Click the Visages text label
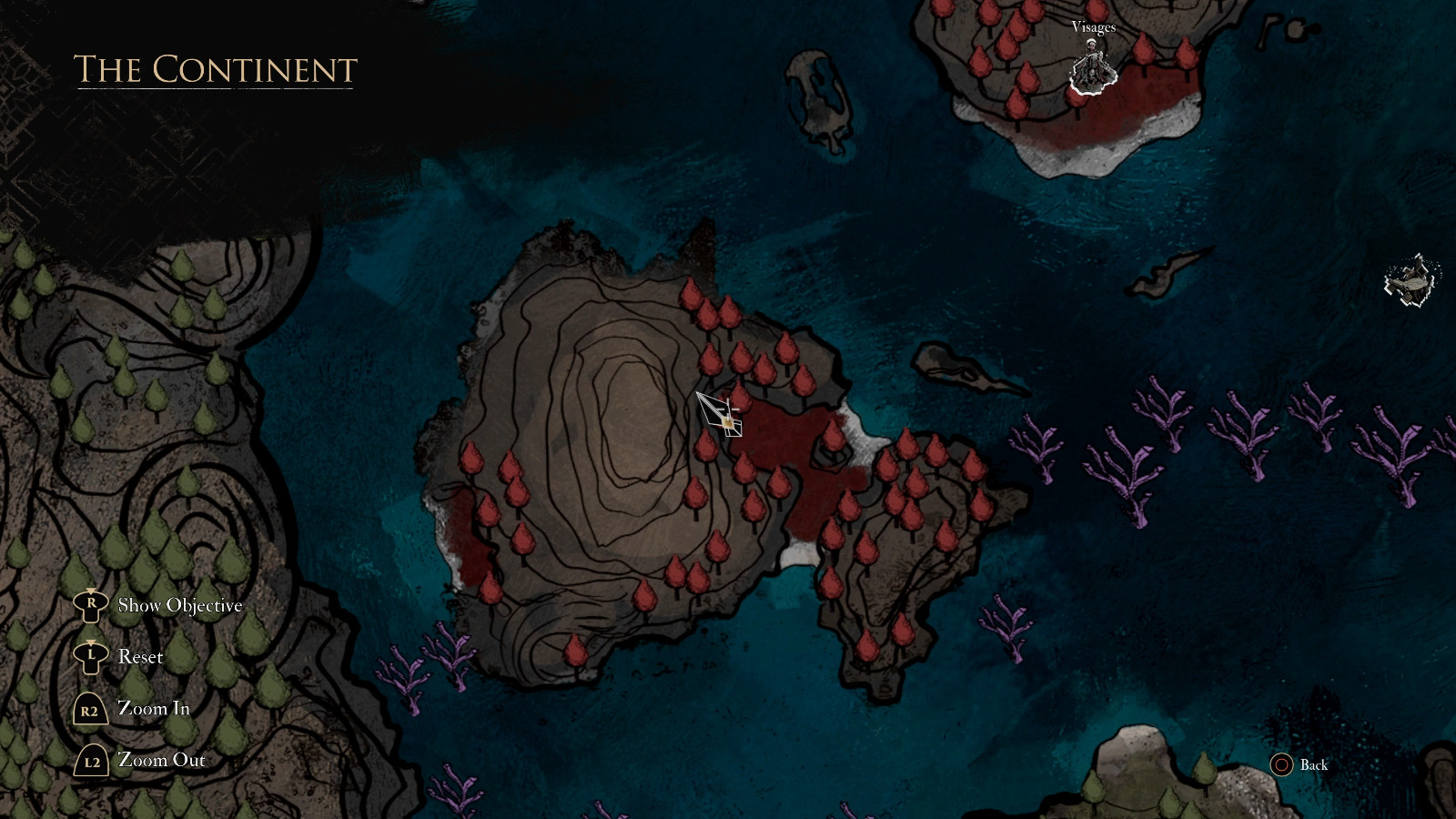The image size is (1456, 819). [x=1093, y=28]
